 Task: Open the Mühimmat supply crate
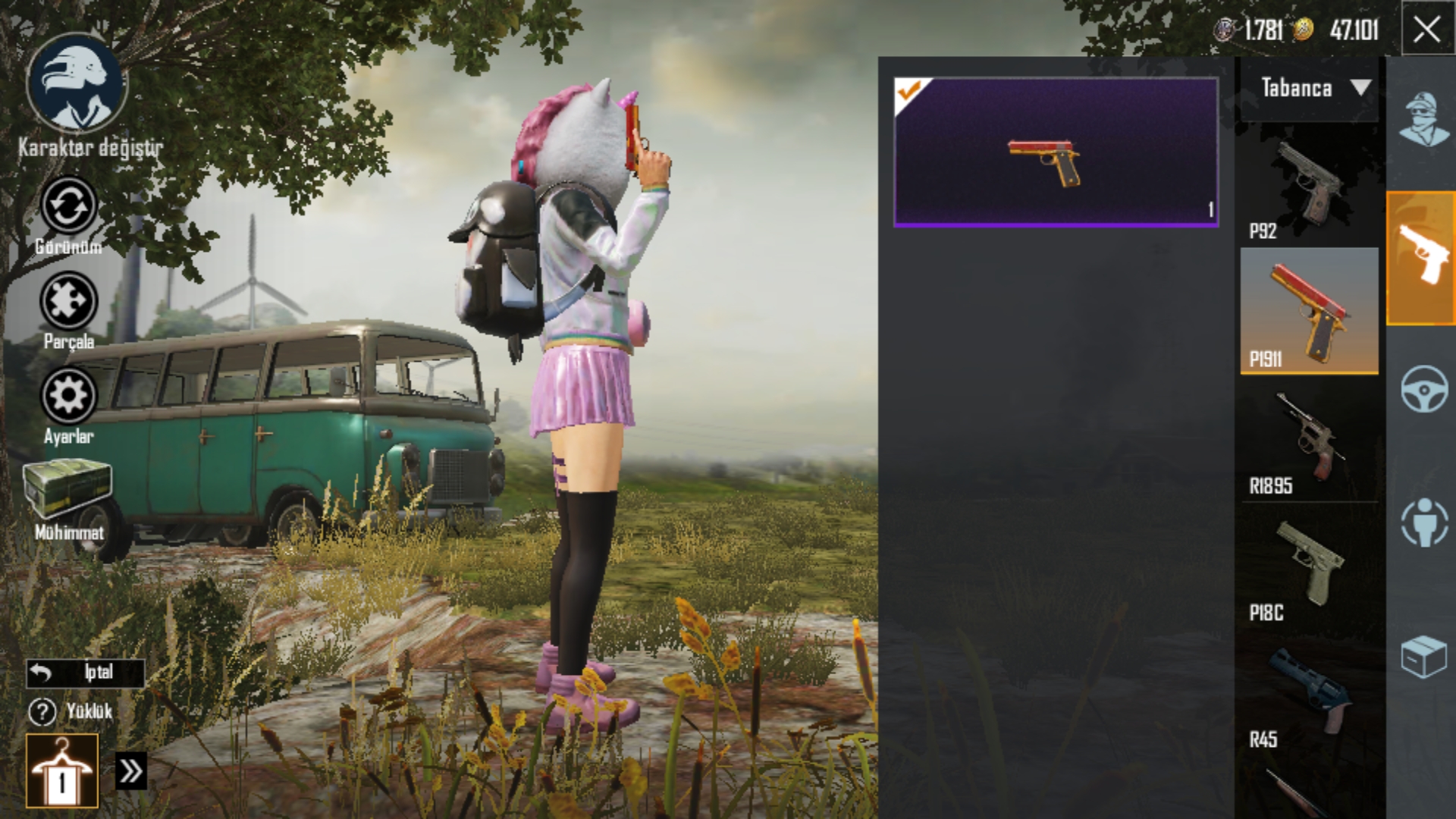(x=67, y=491)
